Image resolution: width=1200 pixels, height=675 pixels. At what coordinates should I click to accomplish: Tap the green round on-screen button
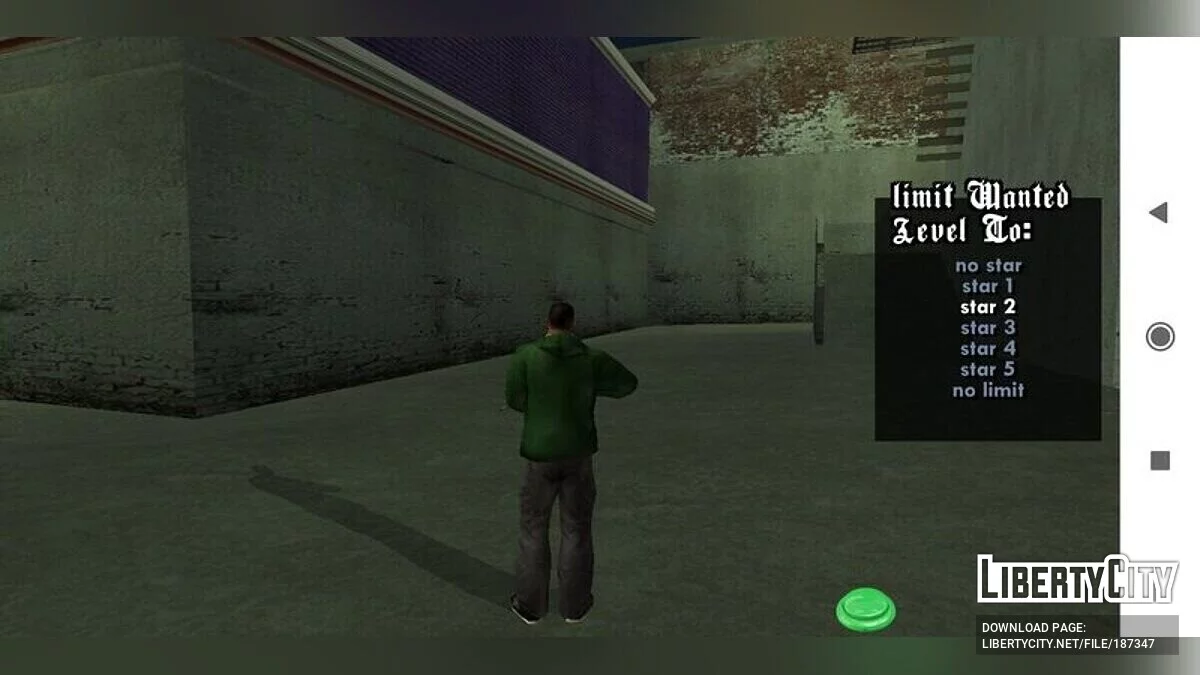(866, 609)
